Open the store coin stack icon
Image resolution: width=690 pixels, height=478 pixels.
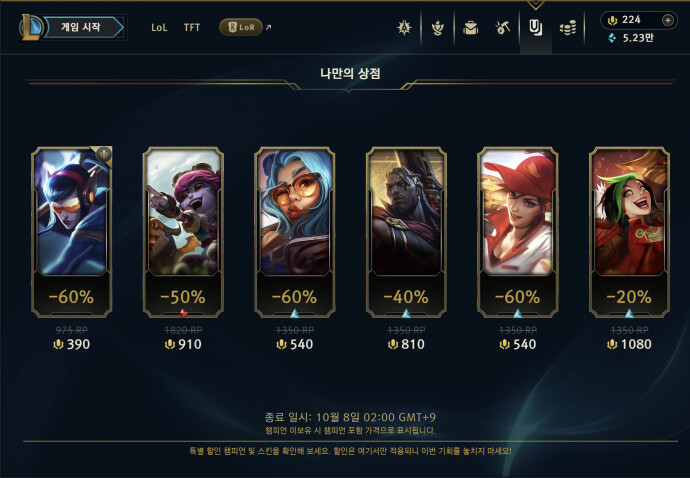click(568, 27)
